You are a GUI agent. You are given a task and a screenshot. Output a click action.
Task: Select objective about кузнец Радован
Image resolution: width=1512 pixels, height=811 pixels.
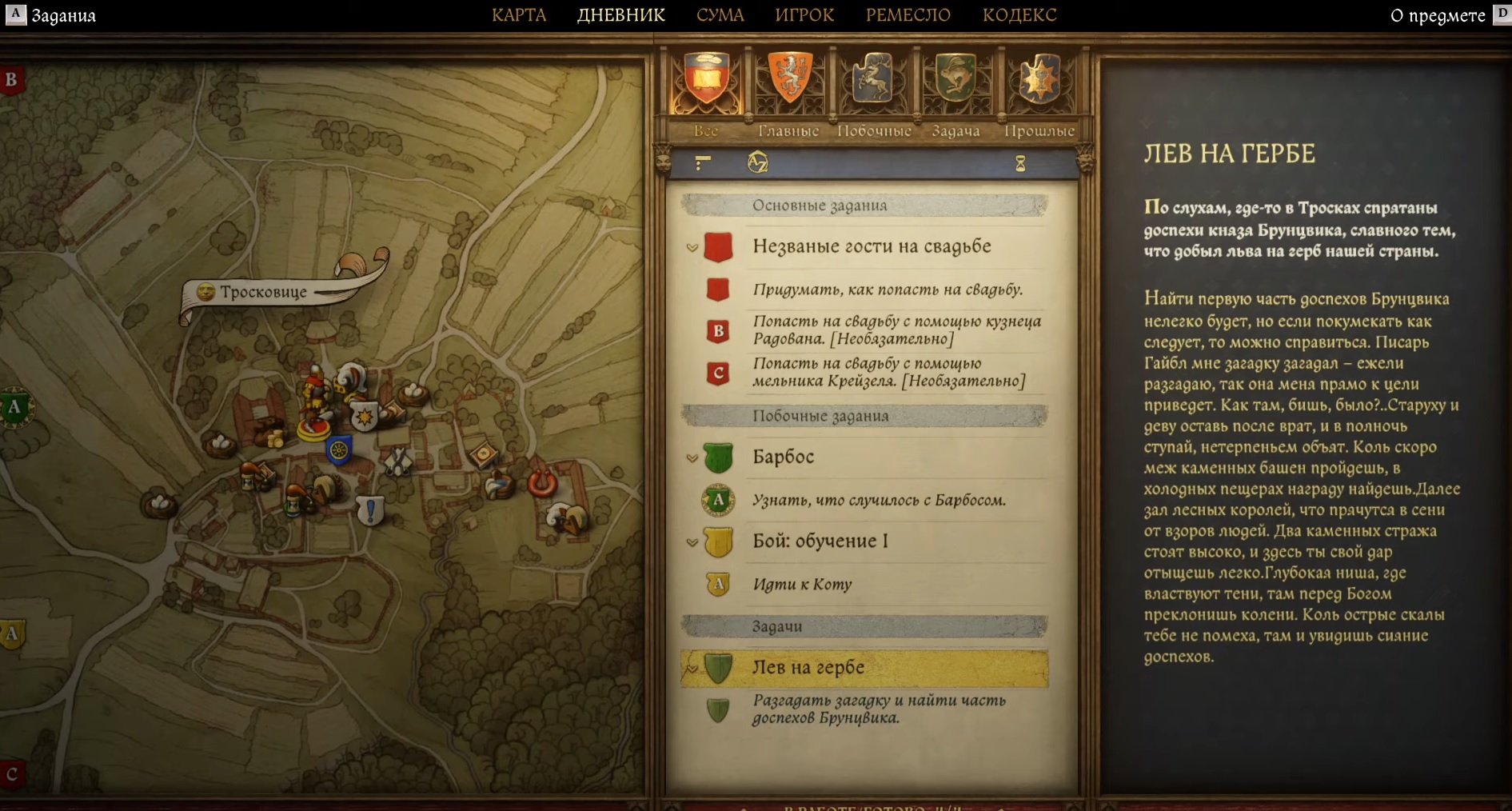click(x=896, y=330)
